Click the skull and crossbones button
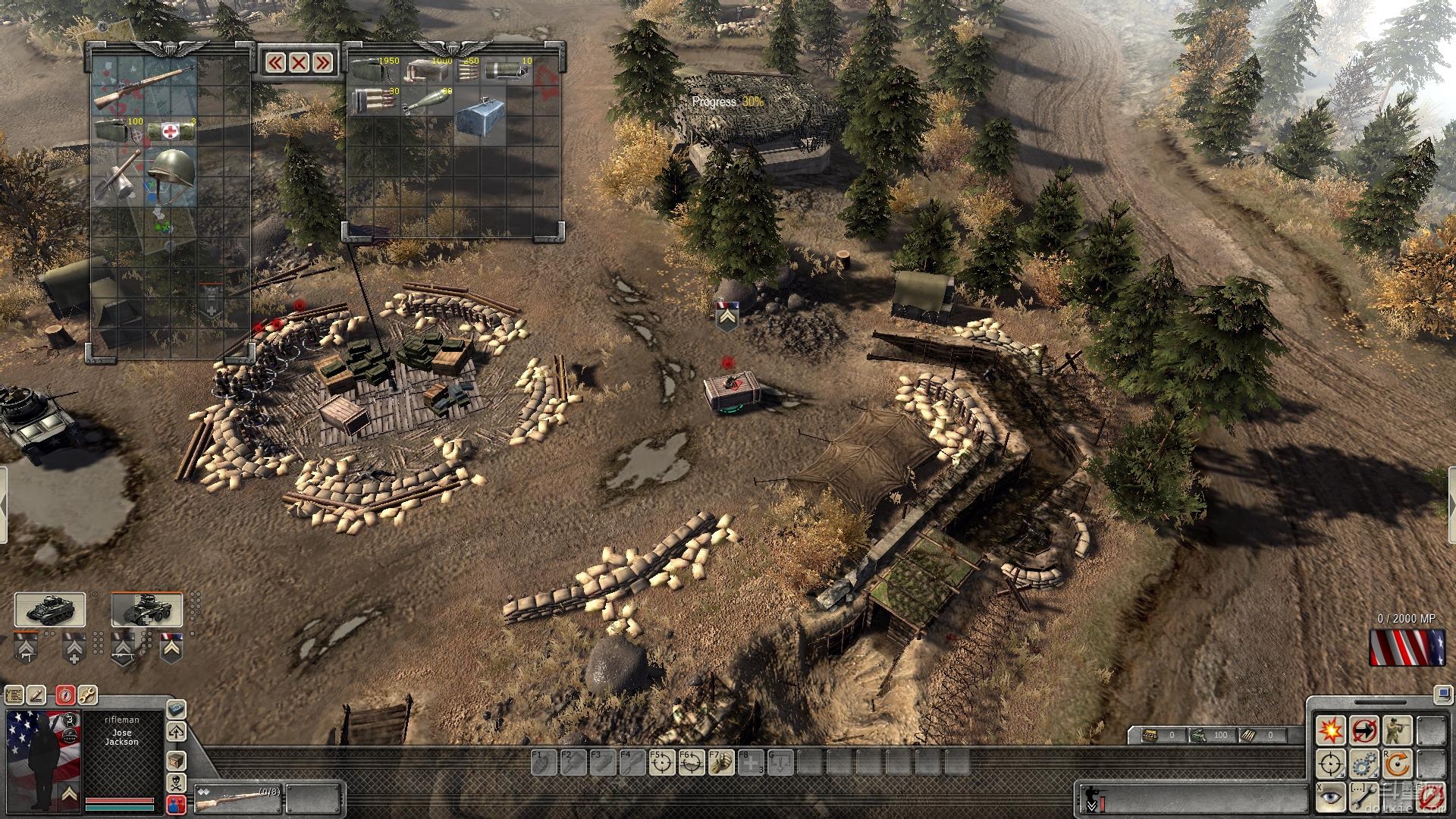Viewport: 1456px width, 819px height. 176,783
